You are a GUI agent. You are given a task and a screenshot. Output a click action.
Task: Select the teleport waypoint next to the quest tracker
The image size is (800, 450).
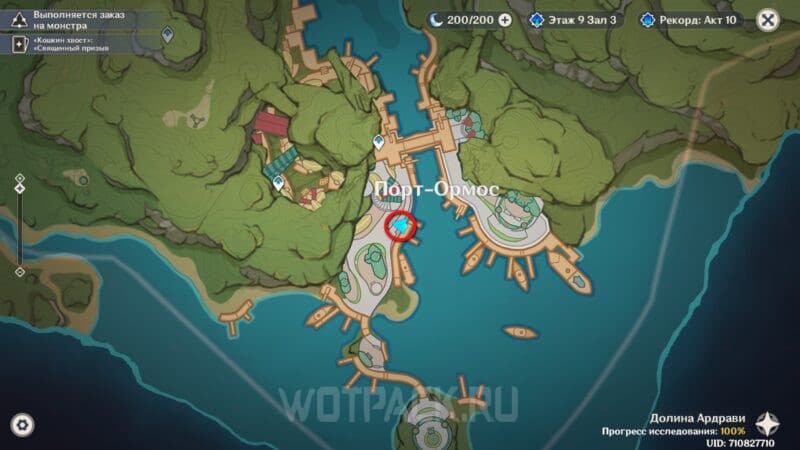click(x=168, y=34)
